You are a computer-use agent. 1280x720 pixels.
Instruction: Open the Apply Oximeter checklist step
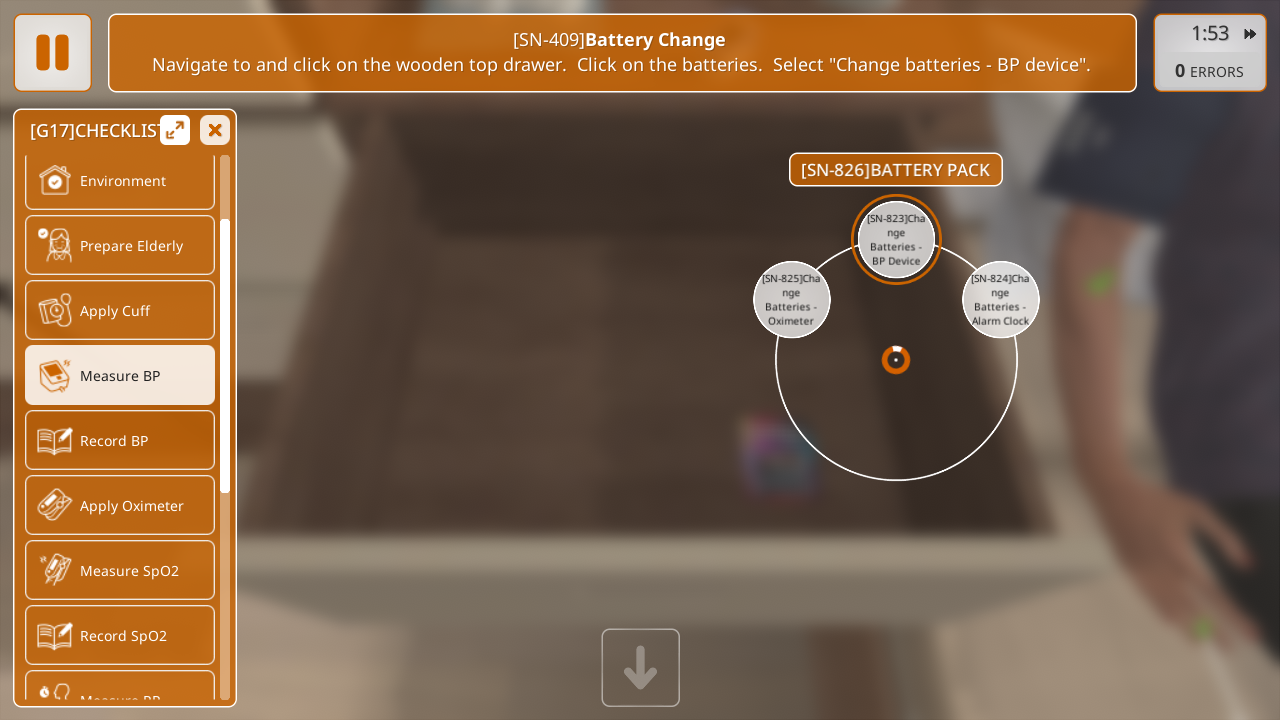coord(120,505)
